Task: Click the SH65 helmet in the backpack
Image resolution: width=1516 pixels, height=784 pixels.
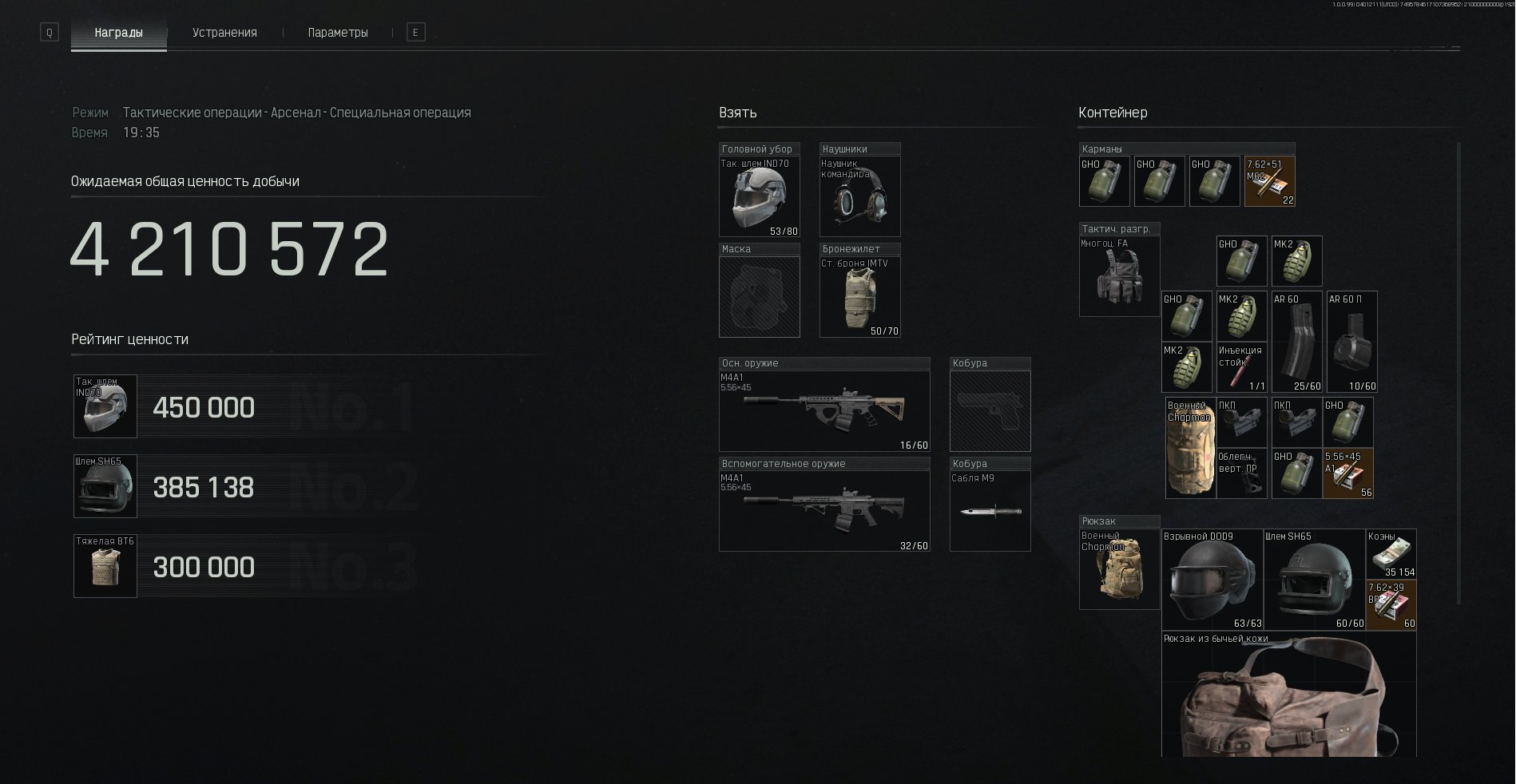Action: point(1314,579)
